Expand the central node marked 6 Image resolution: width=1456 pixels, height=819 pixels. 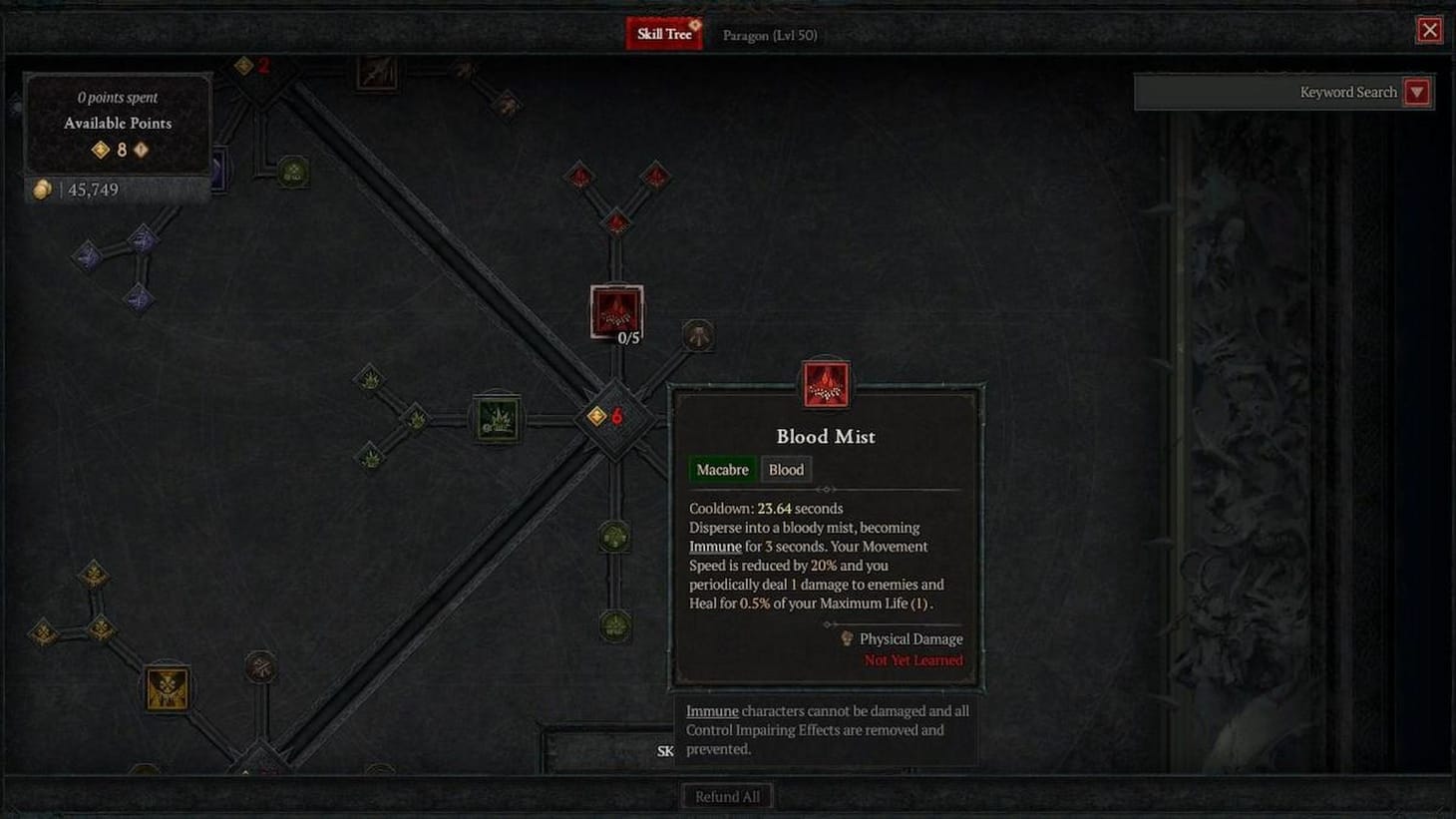click(x=615, y=417)
